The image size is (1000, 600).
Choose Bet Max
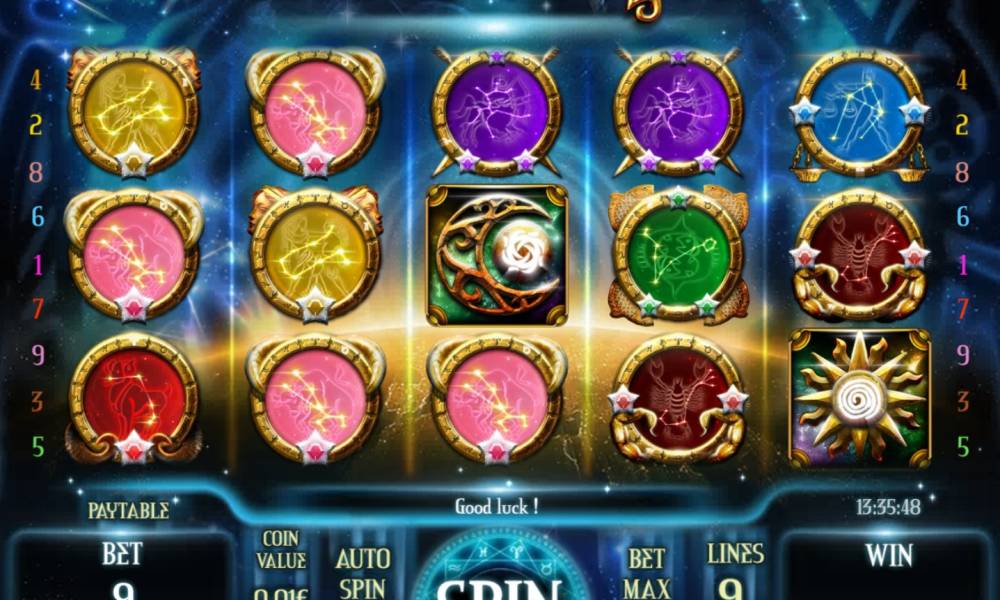coord(647,573)
